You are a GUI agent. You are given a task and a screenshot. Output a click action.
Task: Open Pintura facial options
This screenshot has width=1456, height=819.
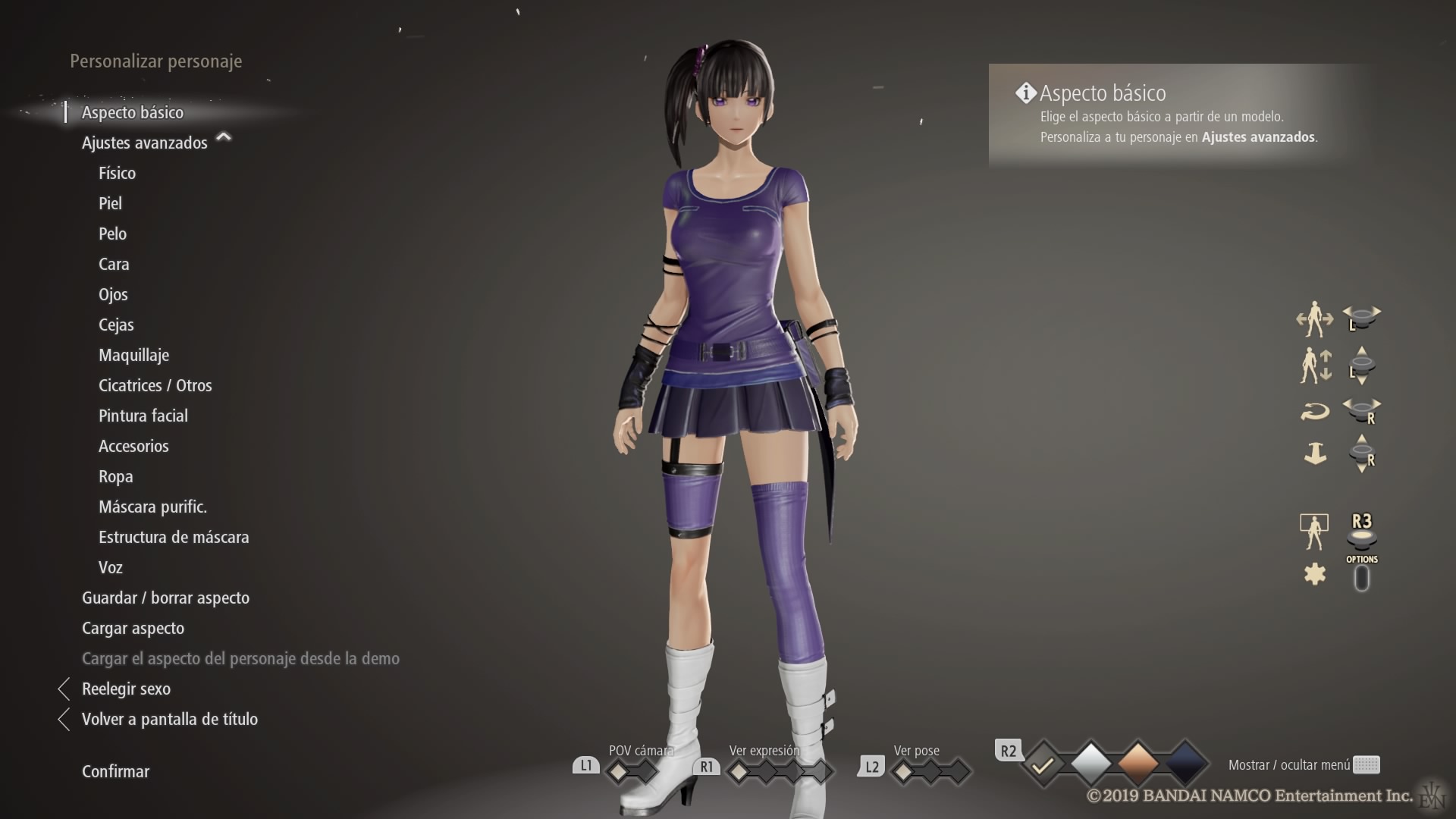143,416
